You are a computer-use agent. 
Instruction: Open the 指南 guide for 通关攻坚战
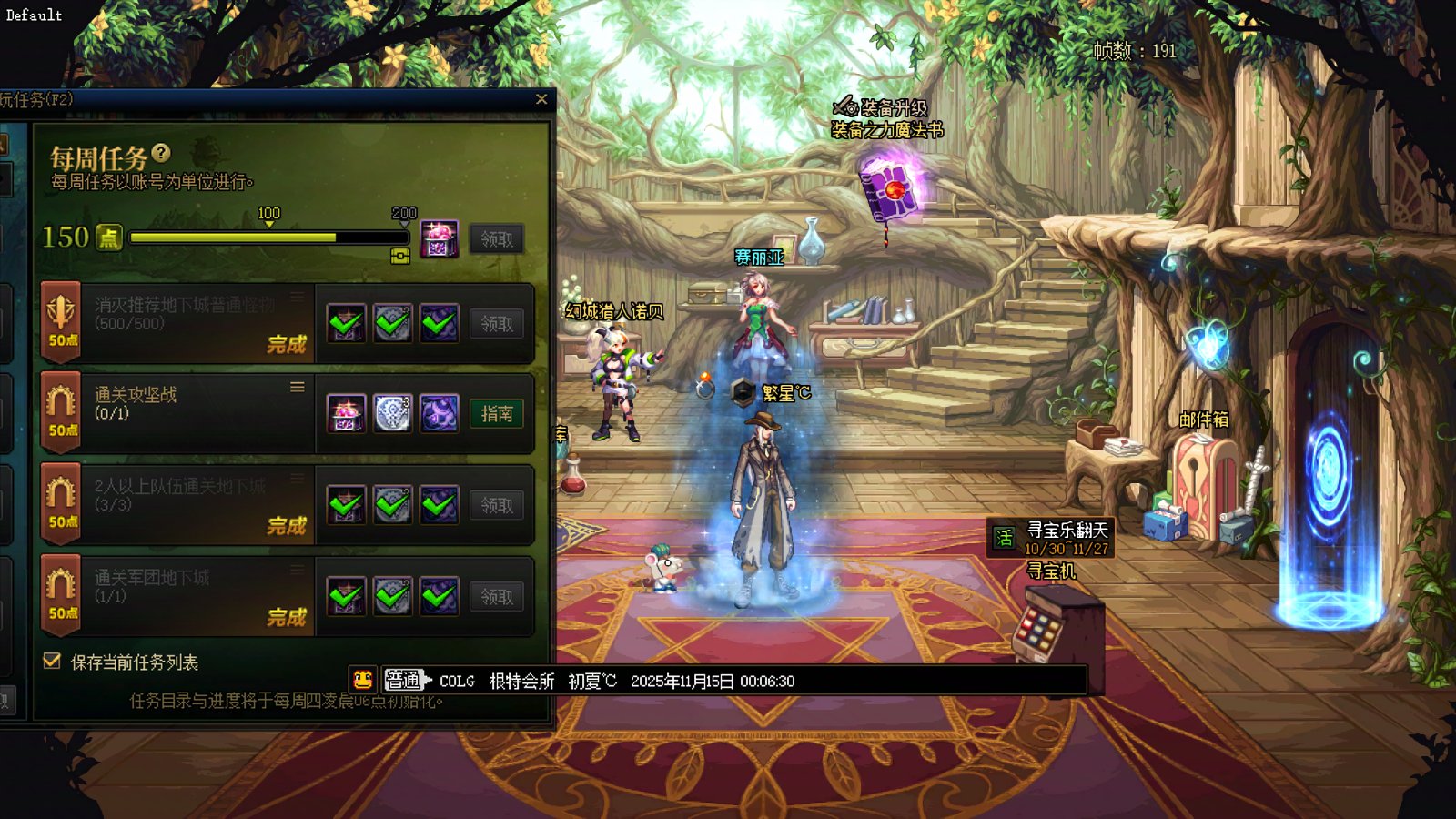(497, 414)
